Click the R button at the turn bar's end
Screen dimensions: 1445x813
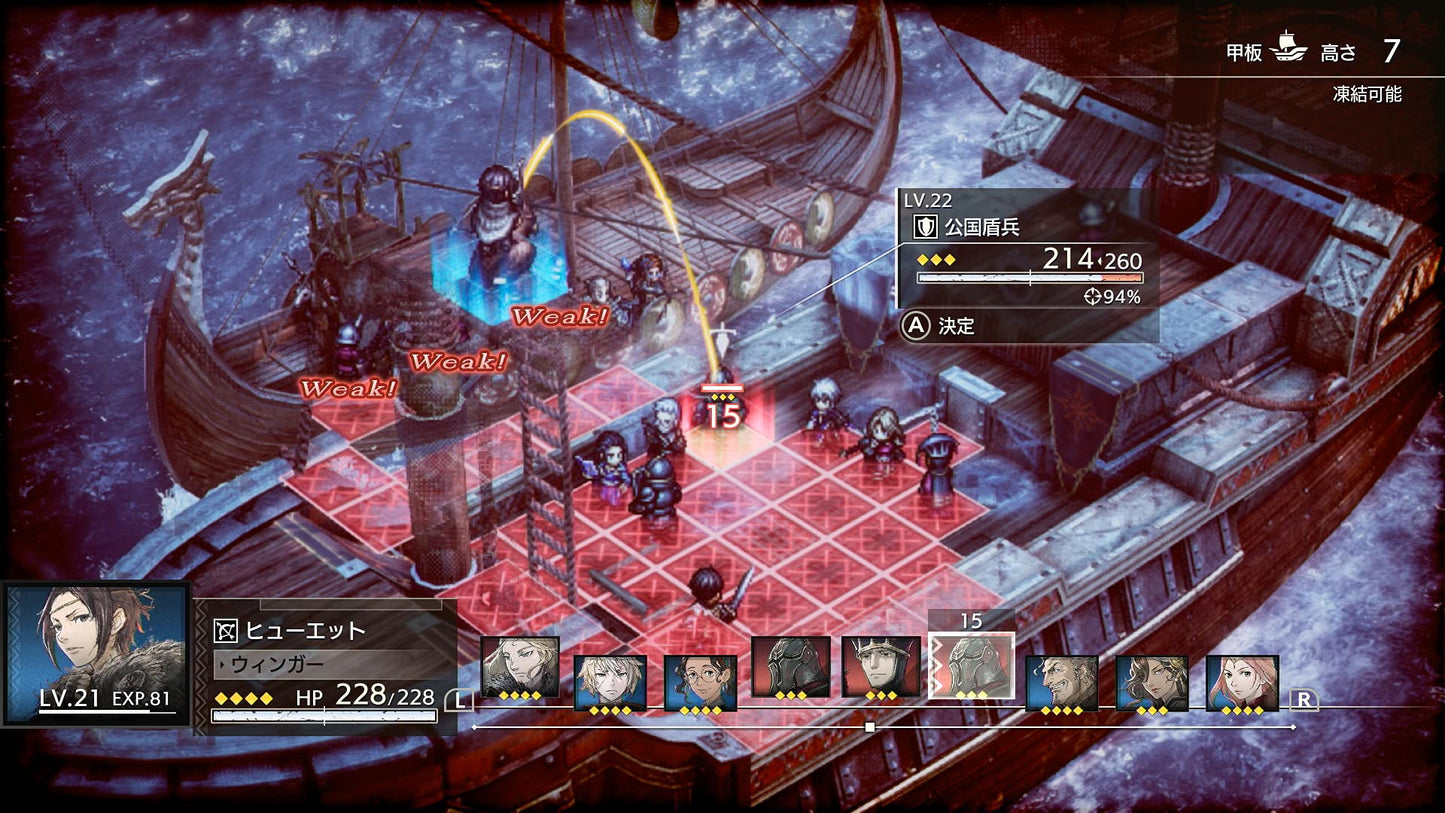point(1303,699)
